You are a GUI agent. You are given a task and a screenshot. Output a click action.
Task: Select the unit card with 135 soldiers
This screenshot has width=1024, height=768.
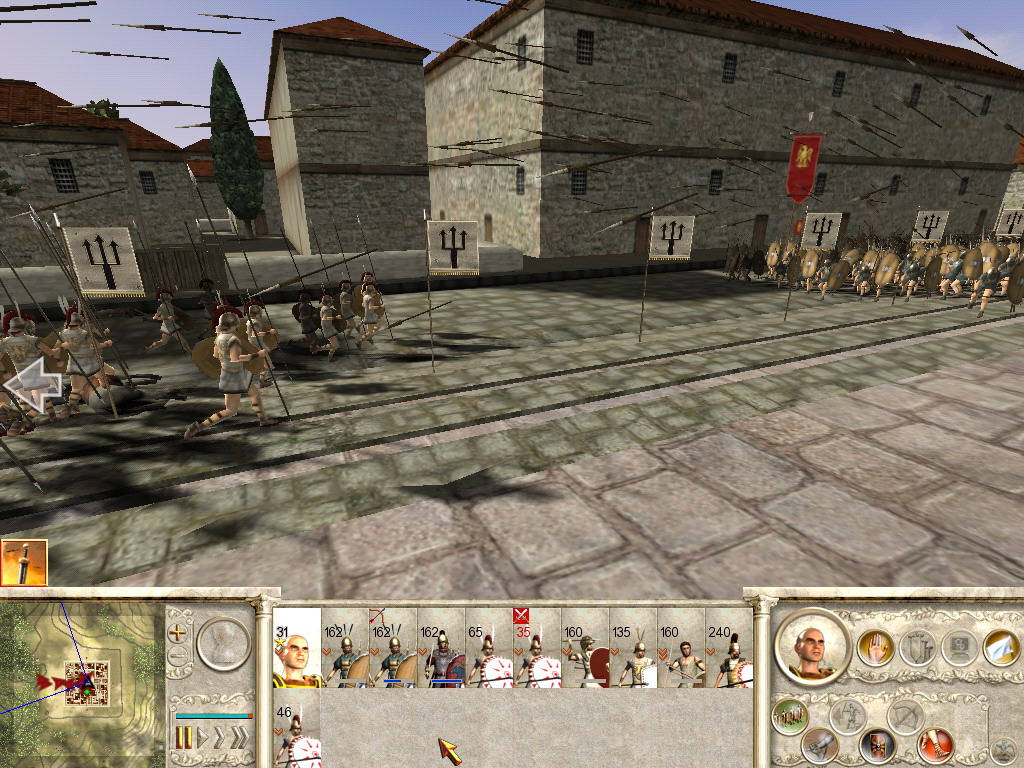click(x=633, y=648)
